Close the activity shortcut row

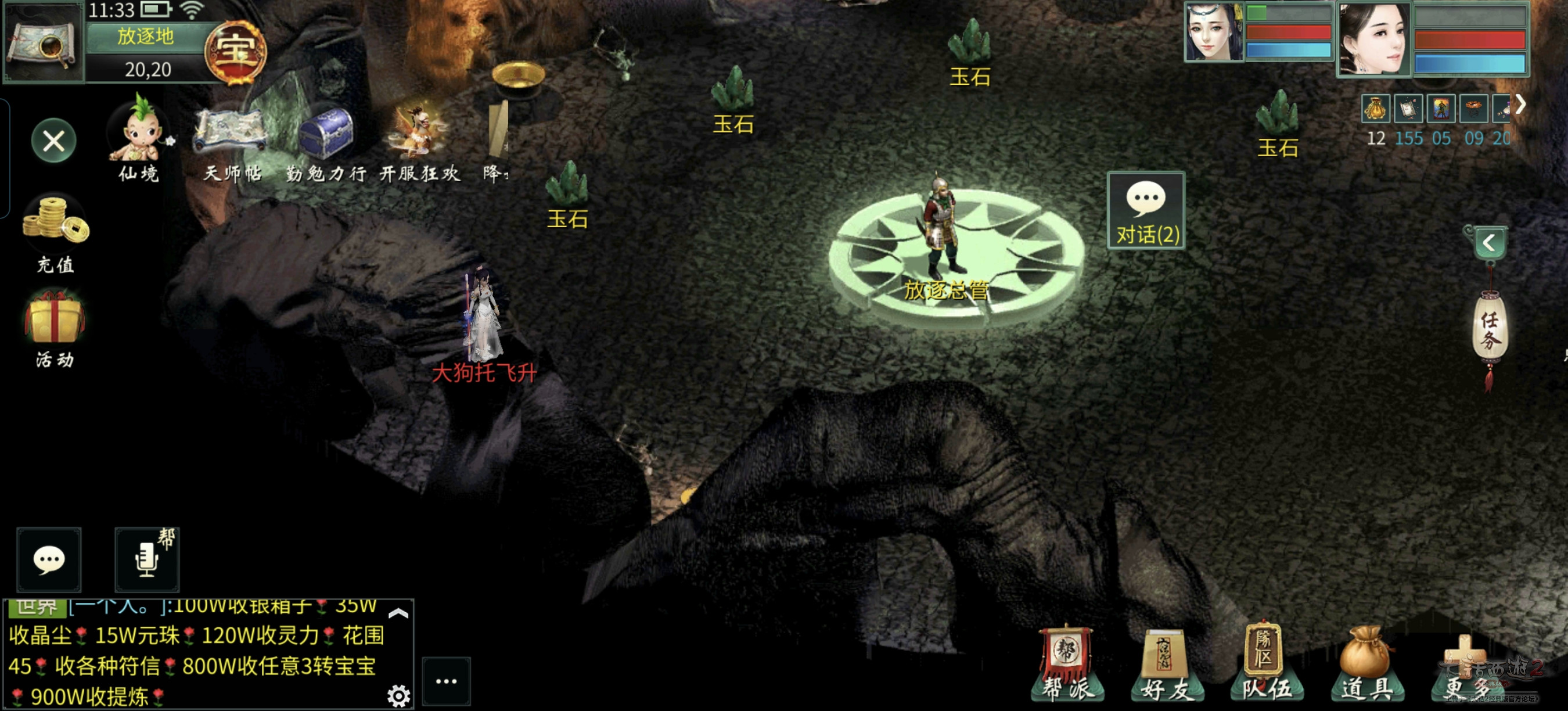pos(53,141)
